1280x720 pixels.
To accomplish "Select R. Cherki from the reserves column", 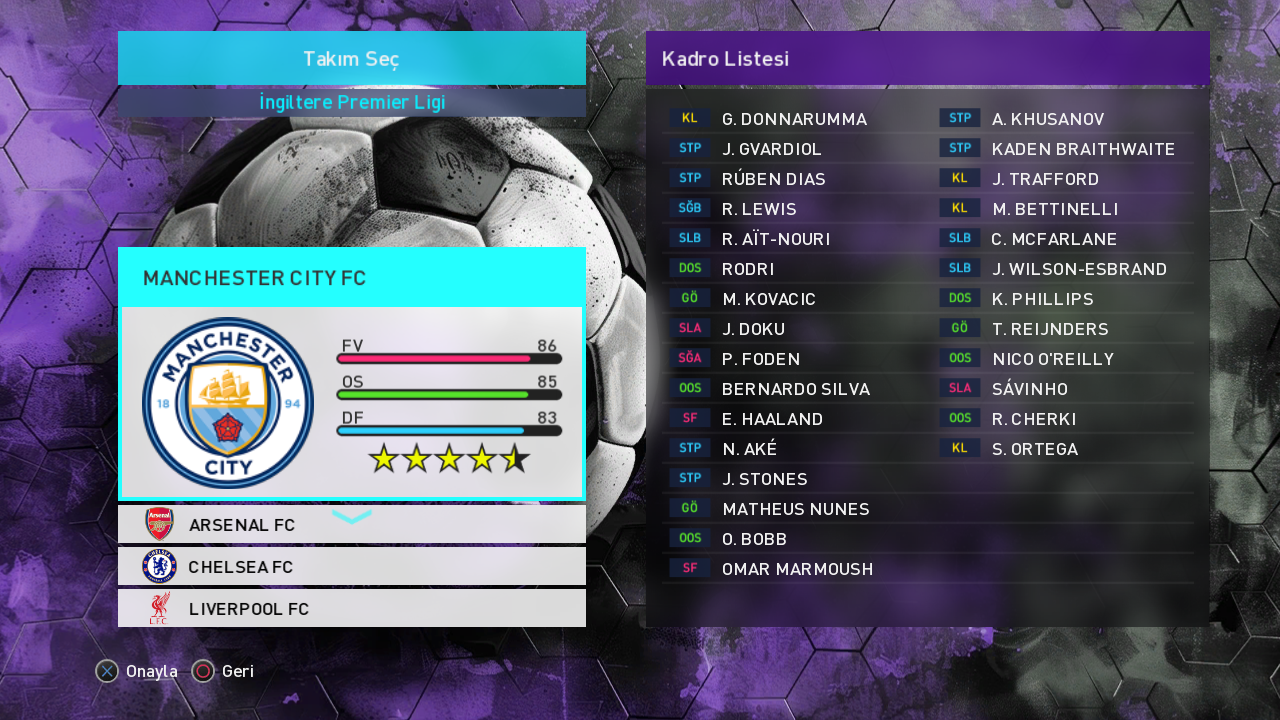I will pyautogui.click(x=1034, y=419).
